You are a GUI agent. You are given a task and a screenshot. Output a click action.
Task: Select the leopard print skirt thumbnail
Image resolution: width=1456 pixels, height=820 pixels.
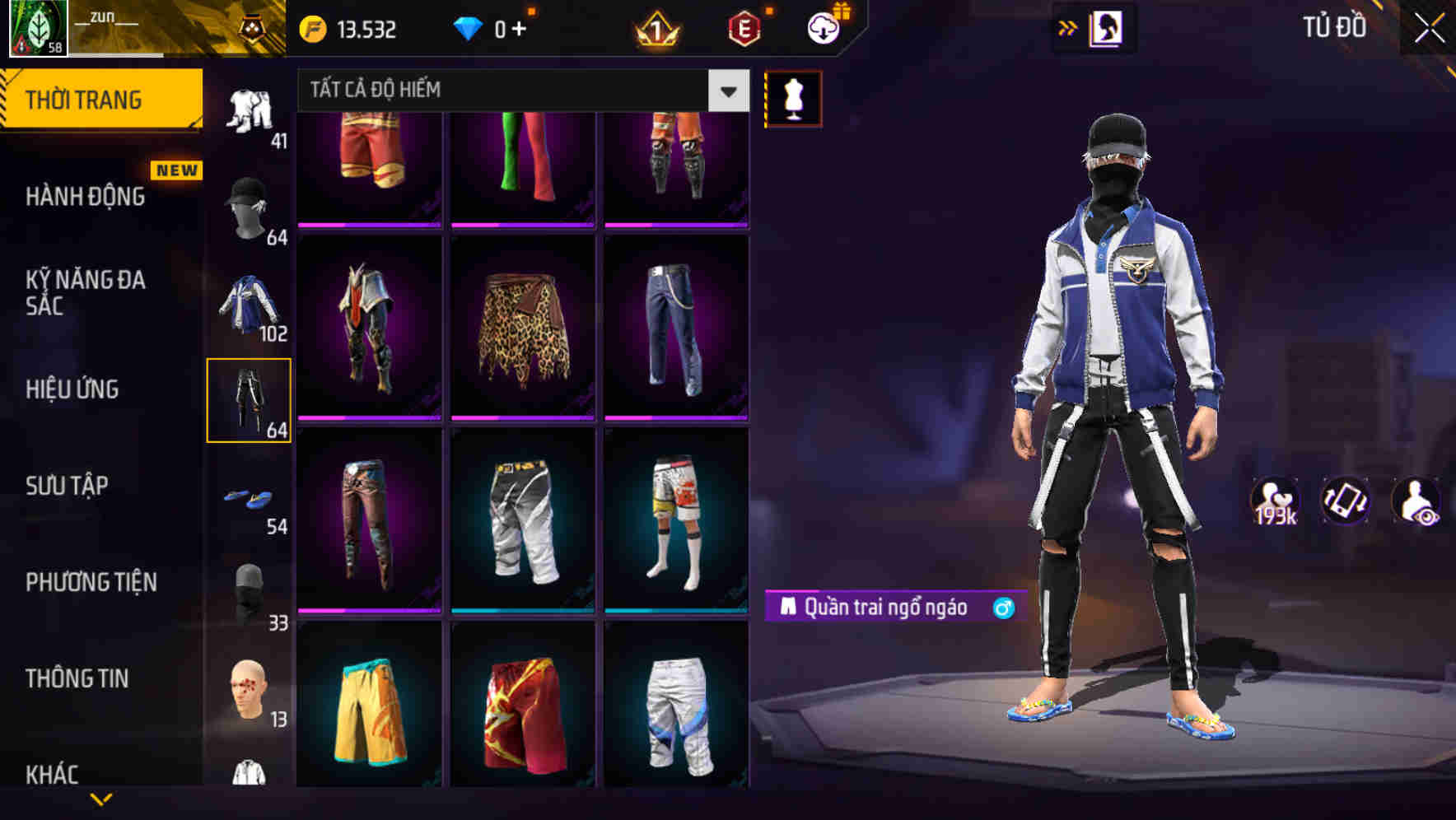pos(524,329)
